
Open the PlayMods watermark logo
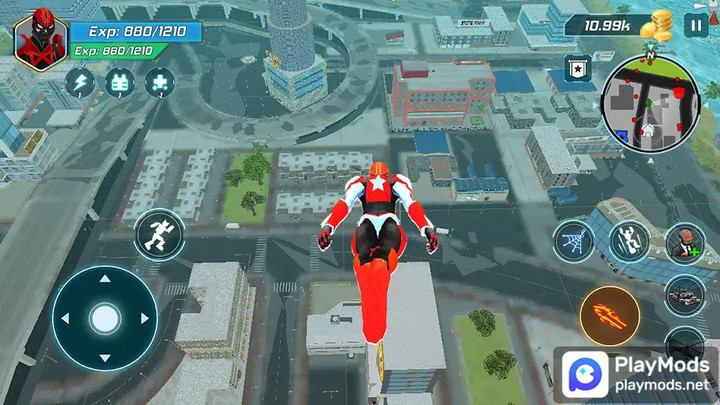(x=637, y=376)
